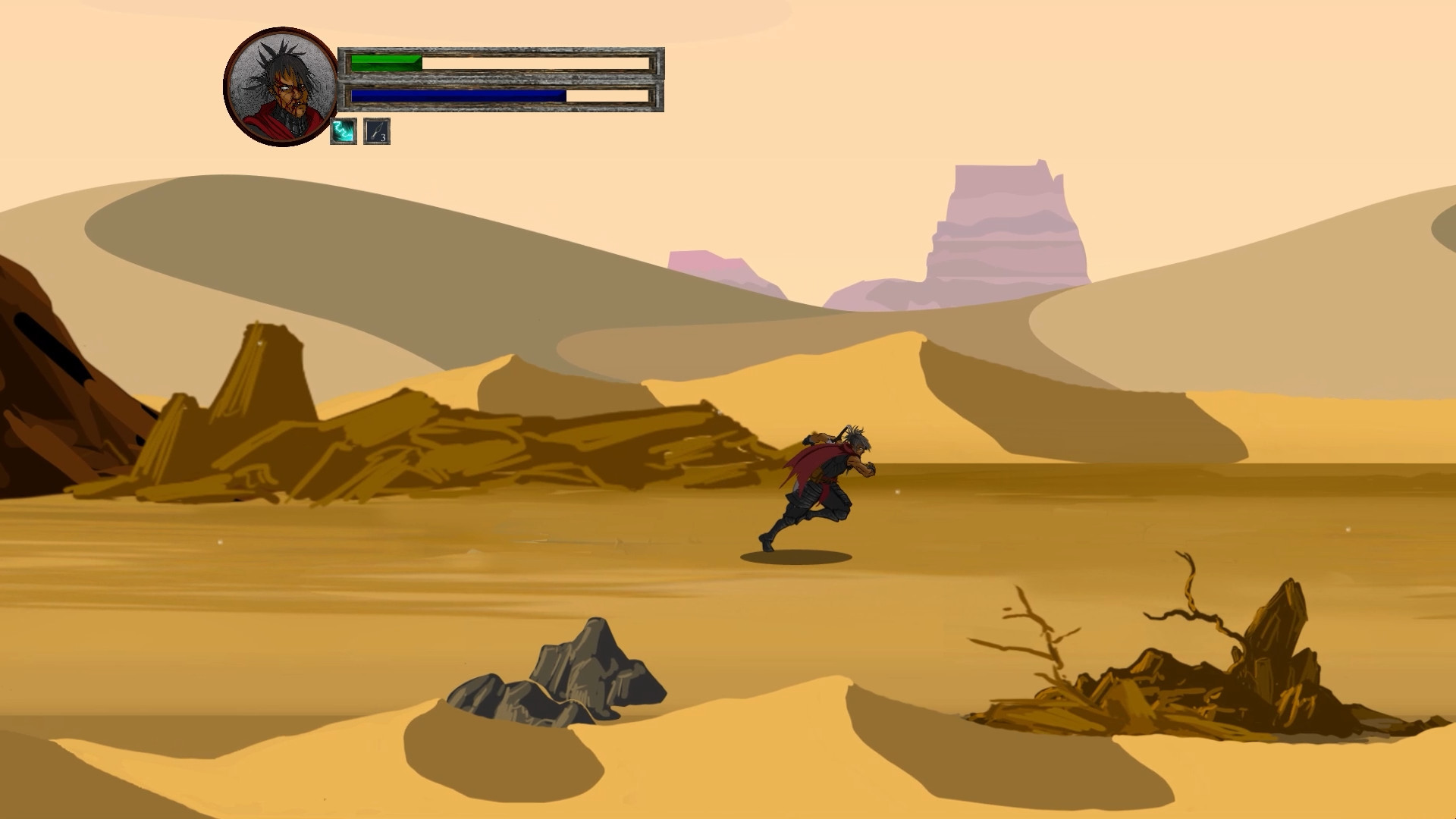Select the throwing knife ability with 3 charges
This screenshot has width=1456, height=819.
(x=377, y=132)
